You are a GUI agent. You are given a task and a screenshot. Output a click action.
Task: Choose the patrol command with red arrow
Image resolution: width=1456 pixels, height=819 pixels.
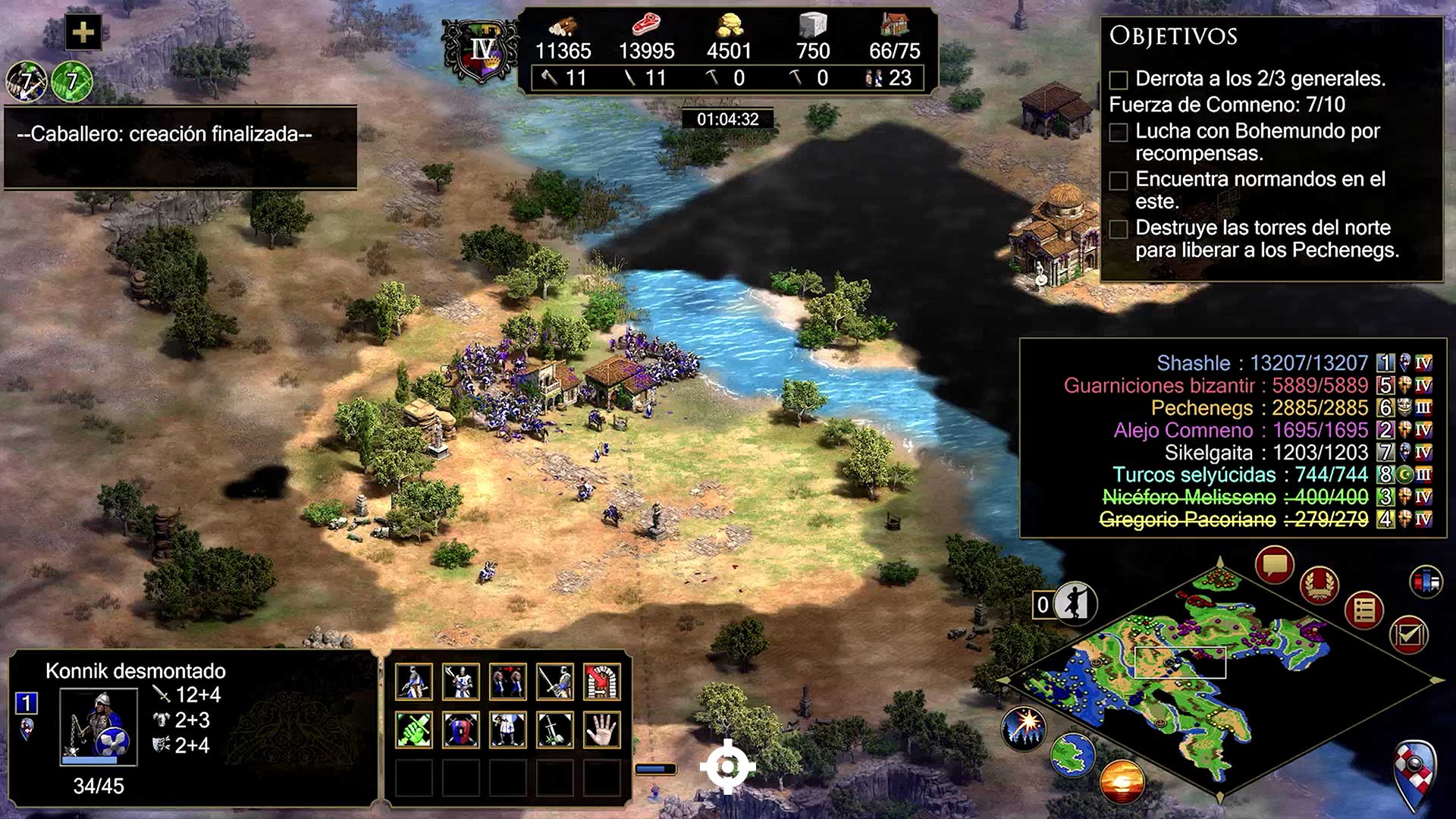pos(508,682)
